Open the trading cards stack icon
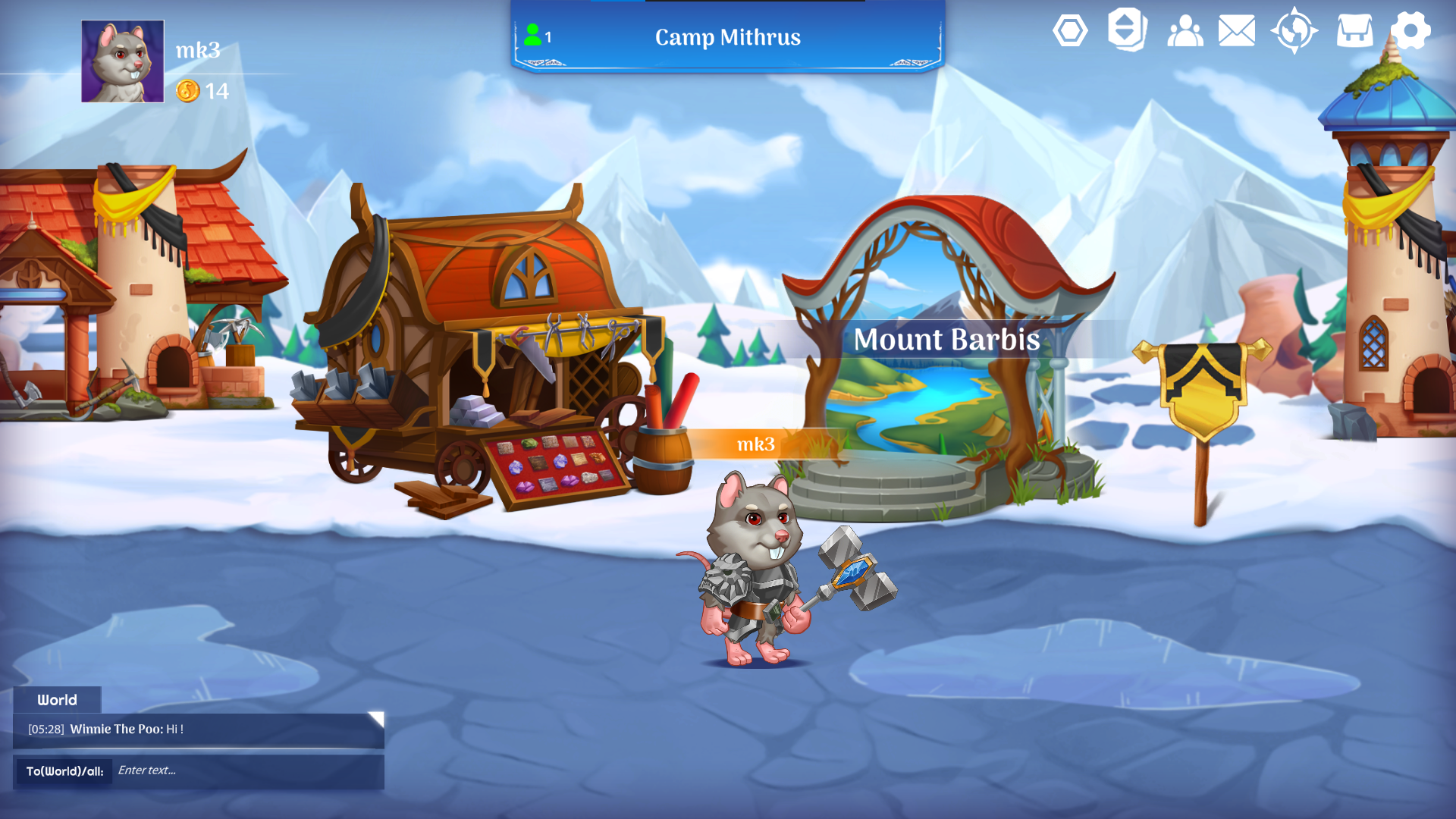 pos(1126,32)
